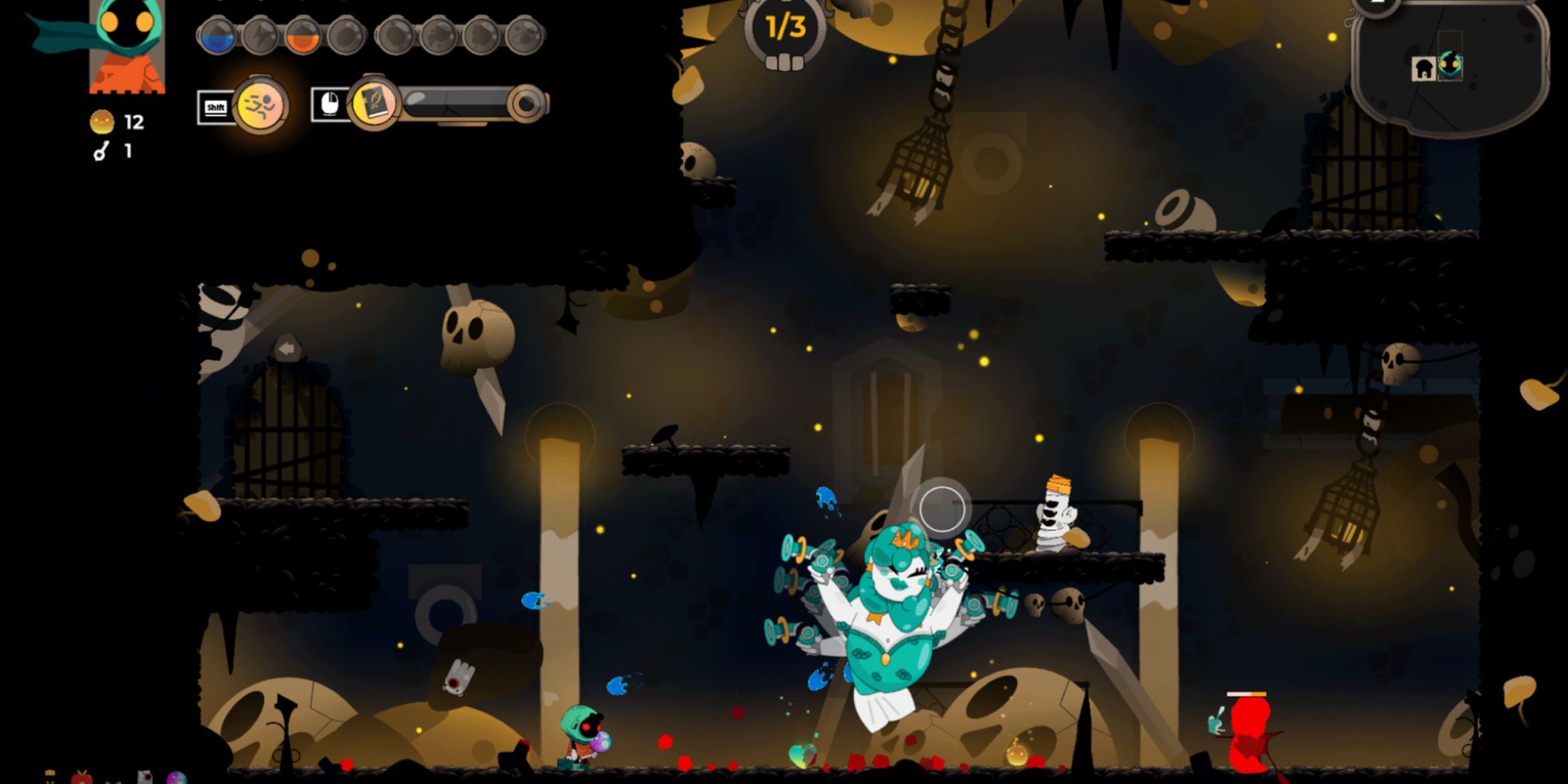Click the fourth dimmed potion flask
This screenshot has height=784, width=1568.
[x=349, y=36]
